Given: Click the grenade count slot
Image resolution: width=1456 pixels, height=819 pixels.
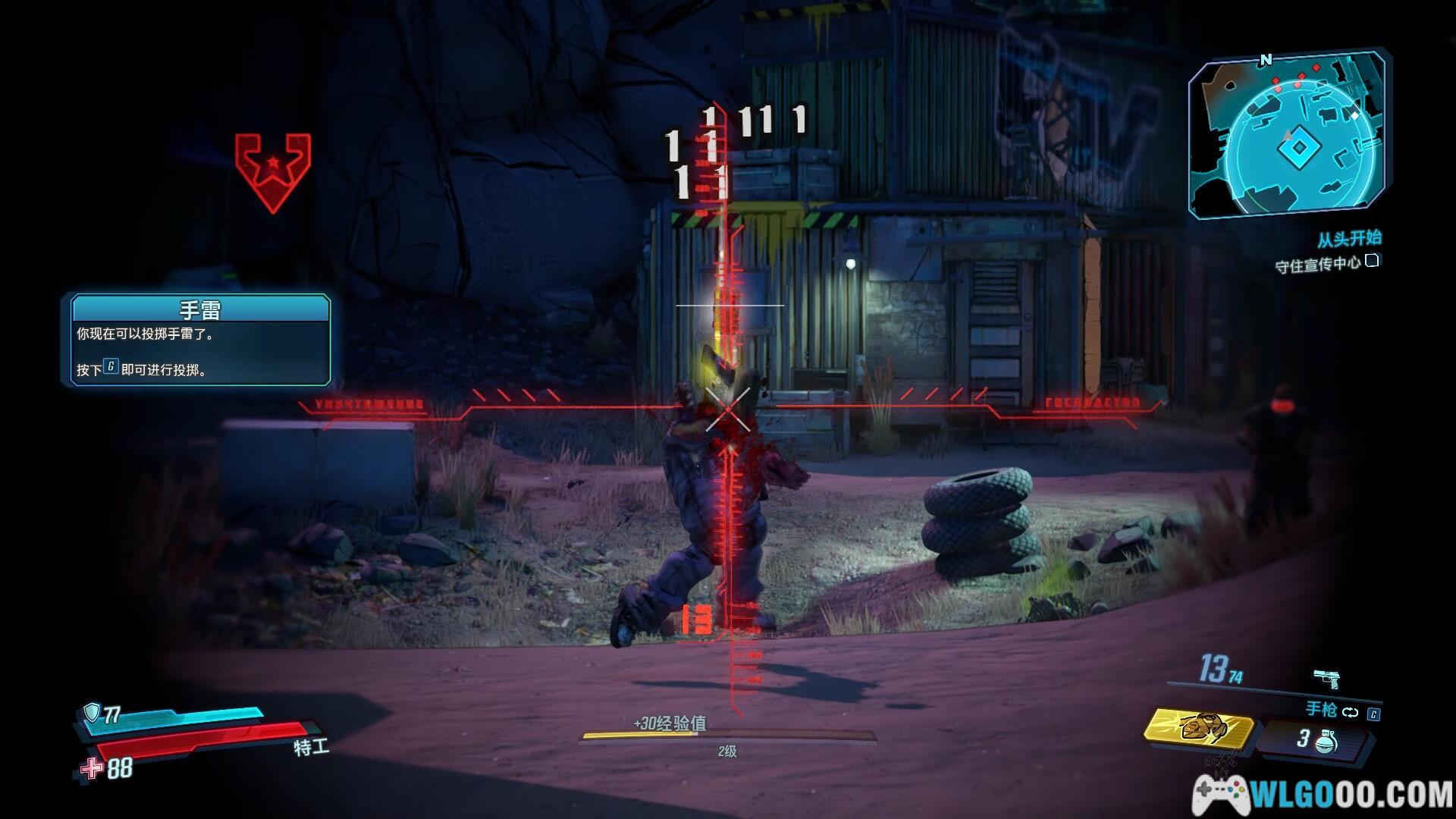Looking at the screenshot, I should (1316, 740).
